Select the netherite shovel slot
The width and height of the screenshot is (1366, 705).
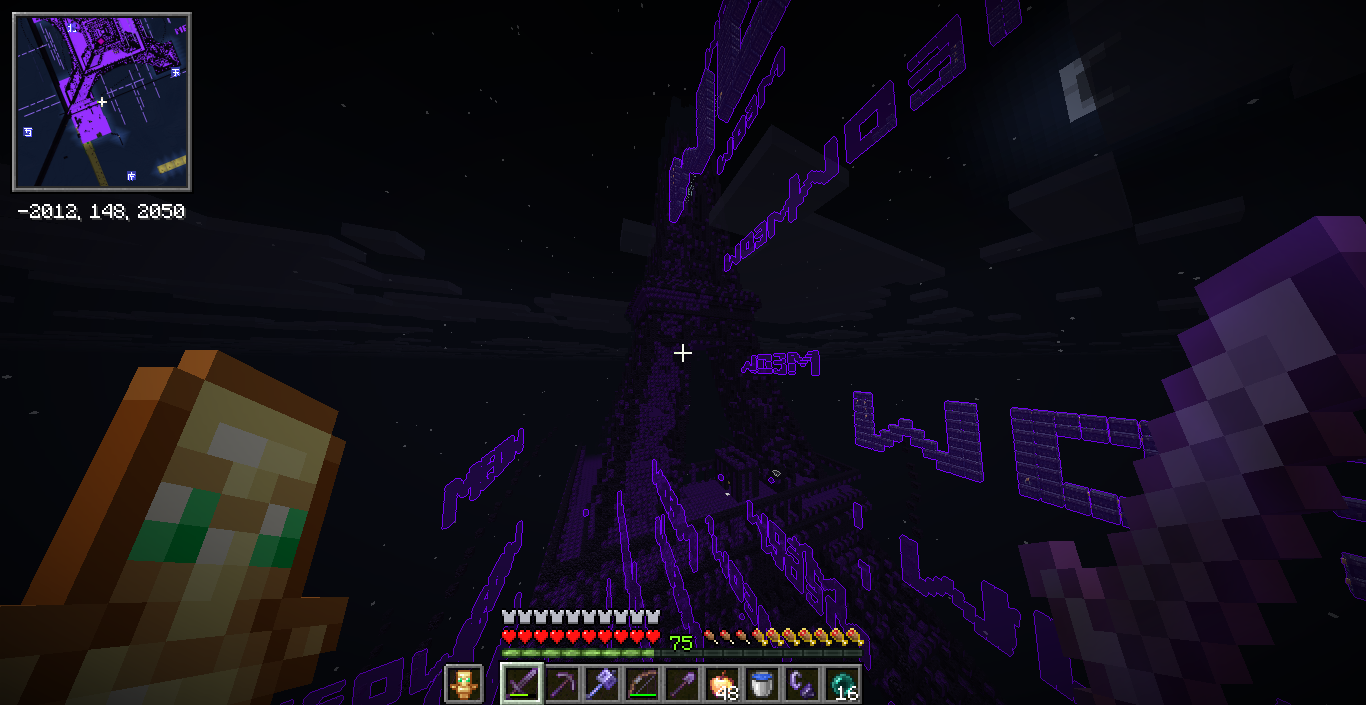pos(682,684)
